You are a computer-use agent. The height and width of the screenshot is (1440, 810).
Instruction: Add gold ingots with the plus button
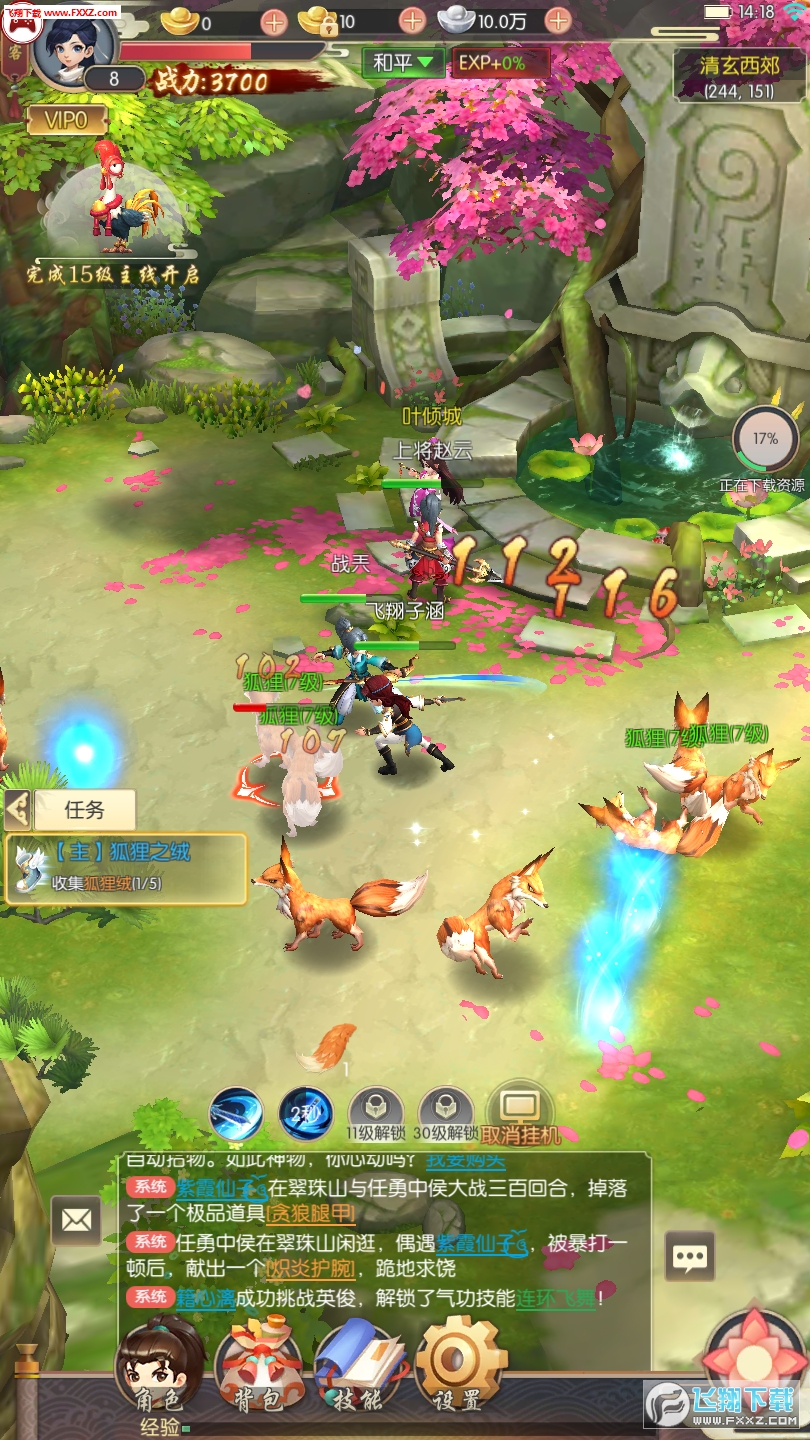[x=273, y=20]
